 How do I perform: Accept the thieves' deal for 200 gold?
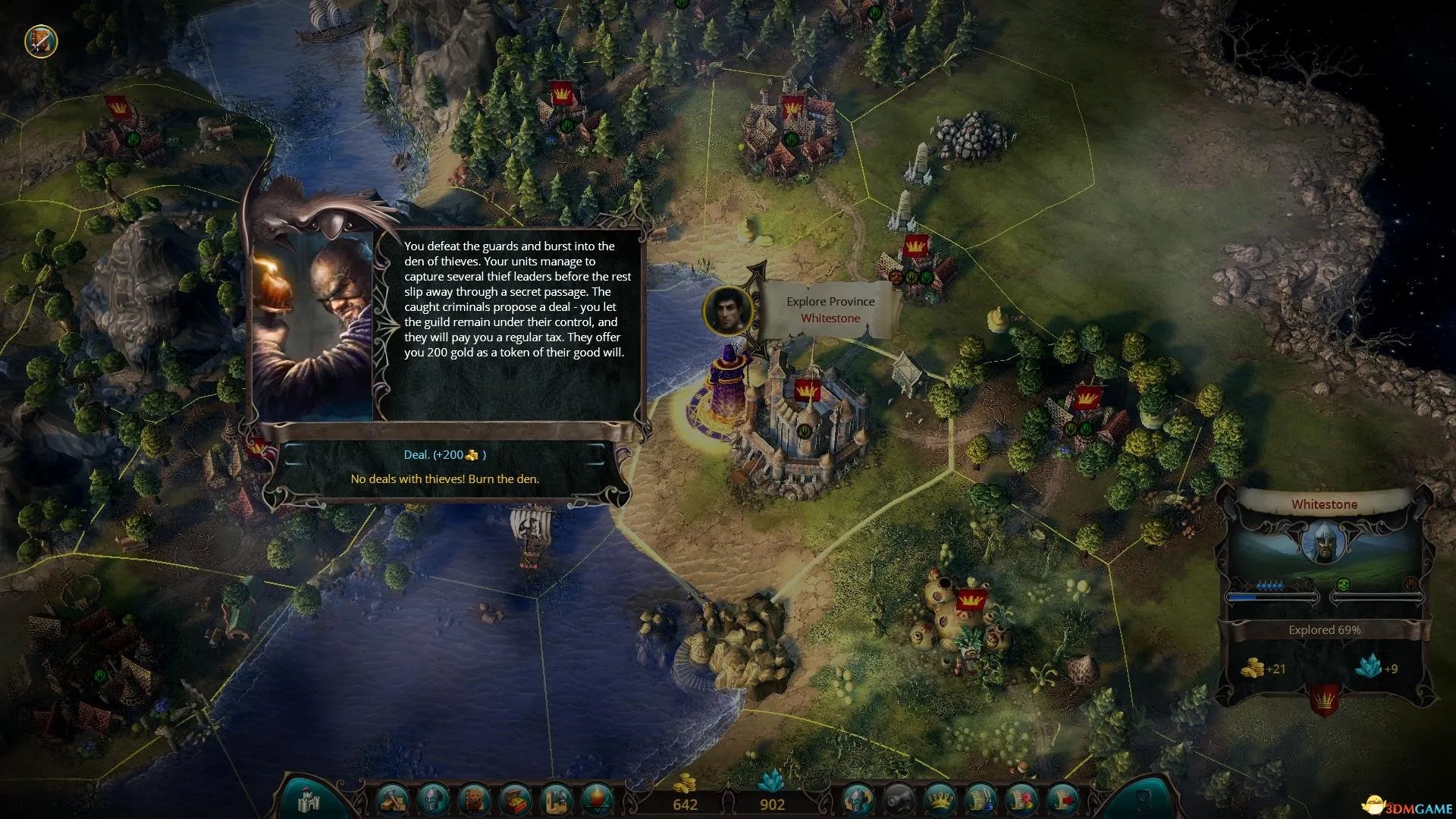coord(444,455)
